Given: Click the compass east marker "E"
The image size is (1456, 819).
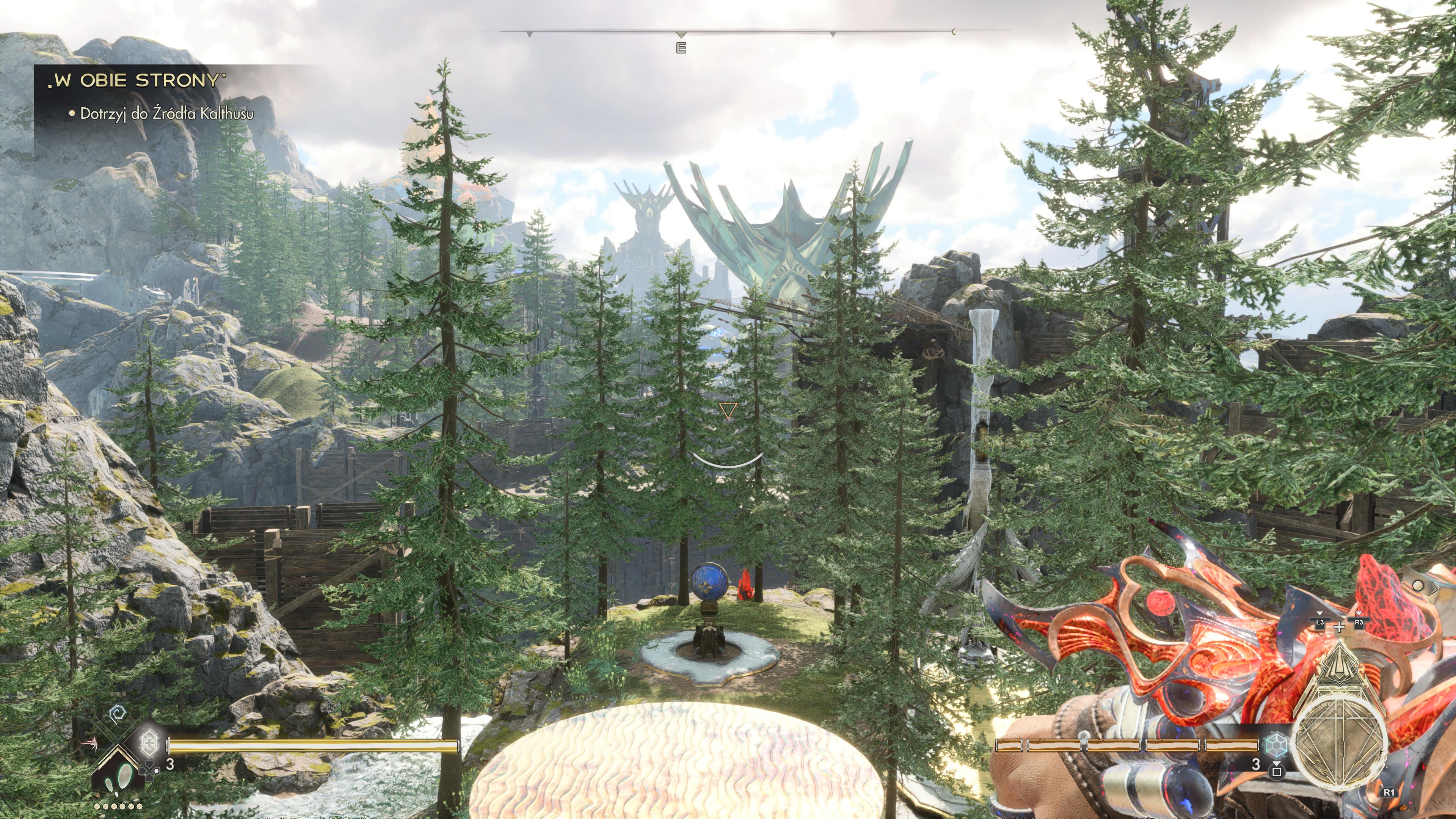Looking at the screenshot, I should pyautogui.click(x=681, y=48).
